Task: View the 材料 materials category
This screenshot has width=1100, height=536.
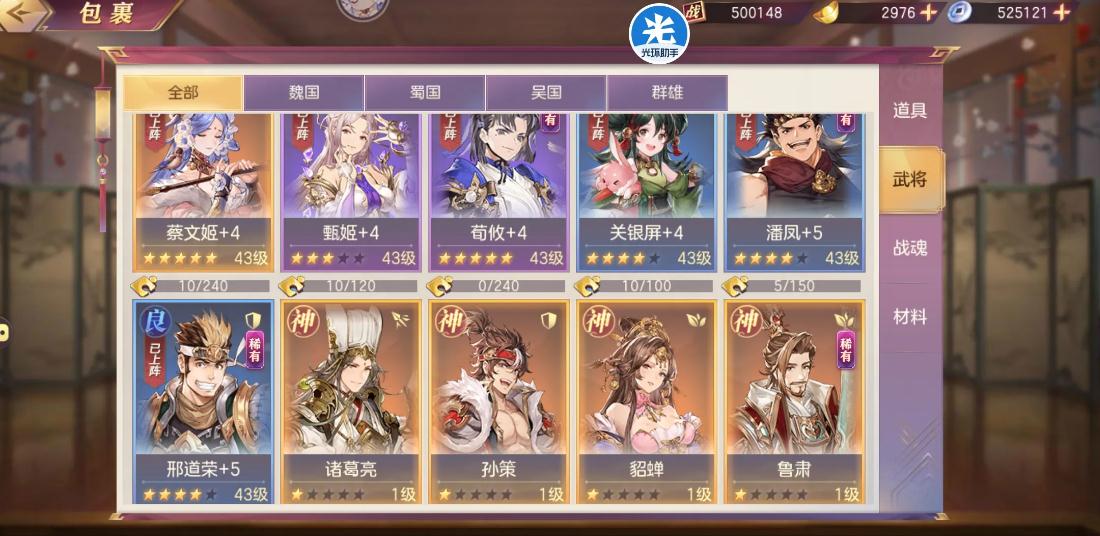Action: click(x=910, y=317)
